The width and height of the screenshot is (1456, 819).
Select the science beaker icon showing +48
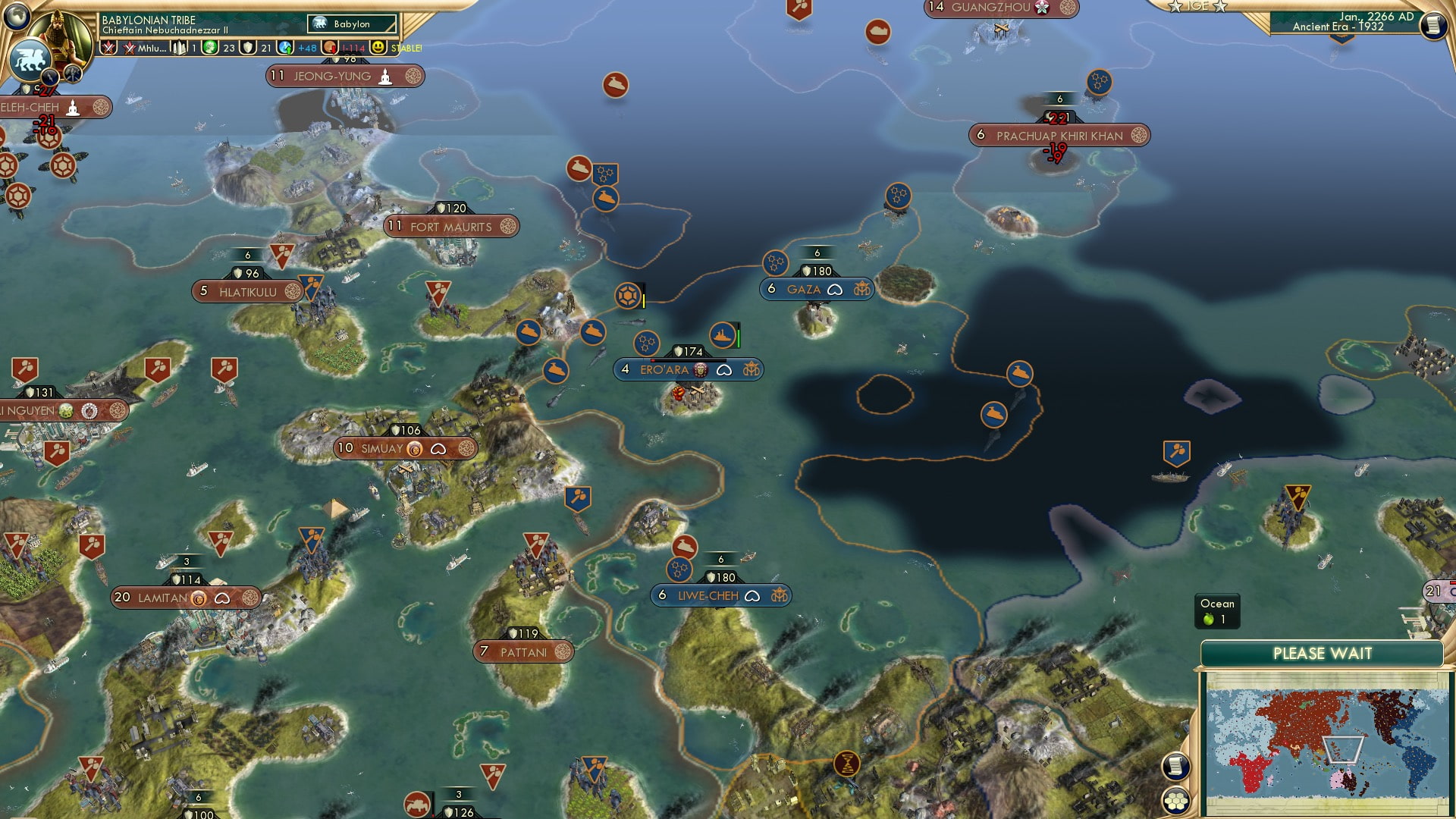(x=285, y=47)
